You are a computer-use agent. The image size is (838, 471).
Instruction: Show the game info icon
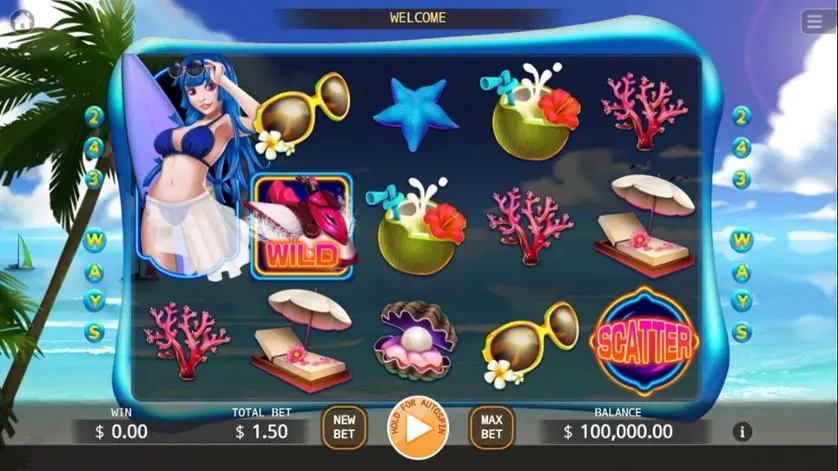pyautogui.click(x=742, y=431)
